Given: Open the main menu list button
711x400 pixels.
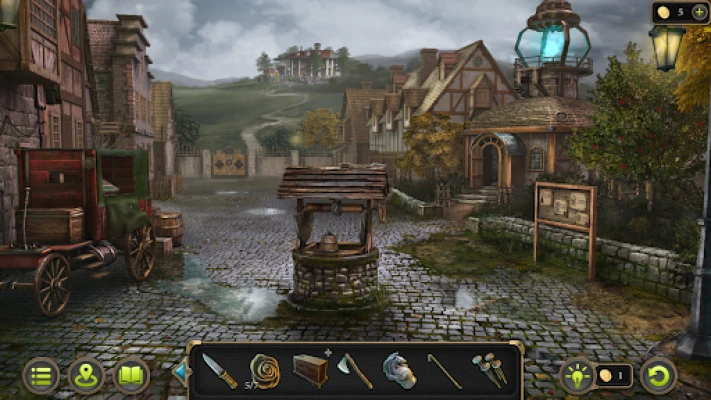Looking at the screenshot, I should tap(41, 376).
